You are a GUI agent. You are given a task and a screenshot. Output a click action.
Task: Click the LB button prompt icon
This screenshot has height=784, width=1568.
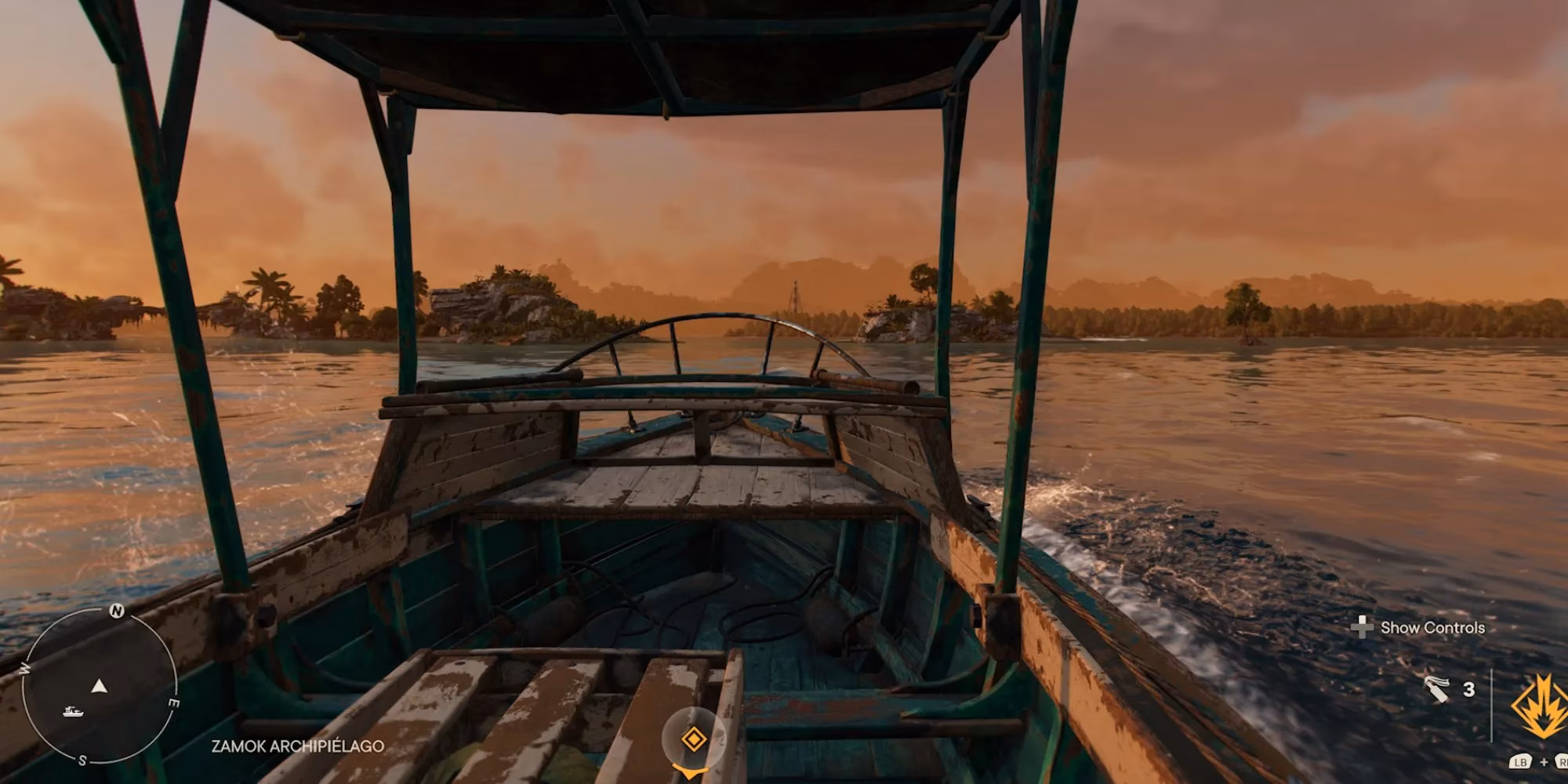pyautogui.click(x=1523, y=761)
